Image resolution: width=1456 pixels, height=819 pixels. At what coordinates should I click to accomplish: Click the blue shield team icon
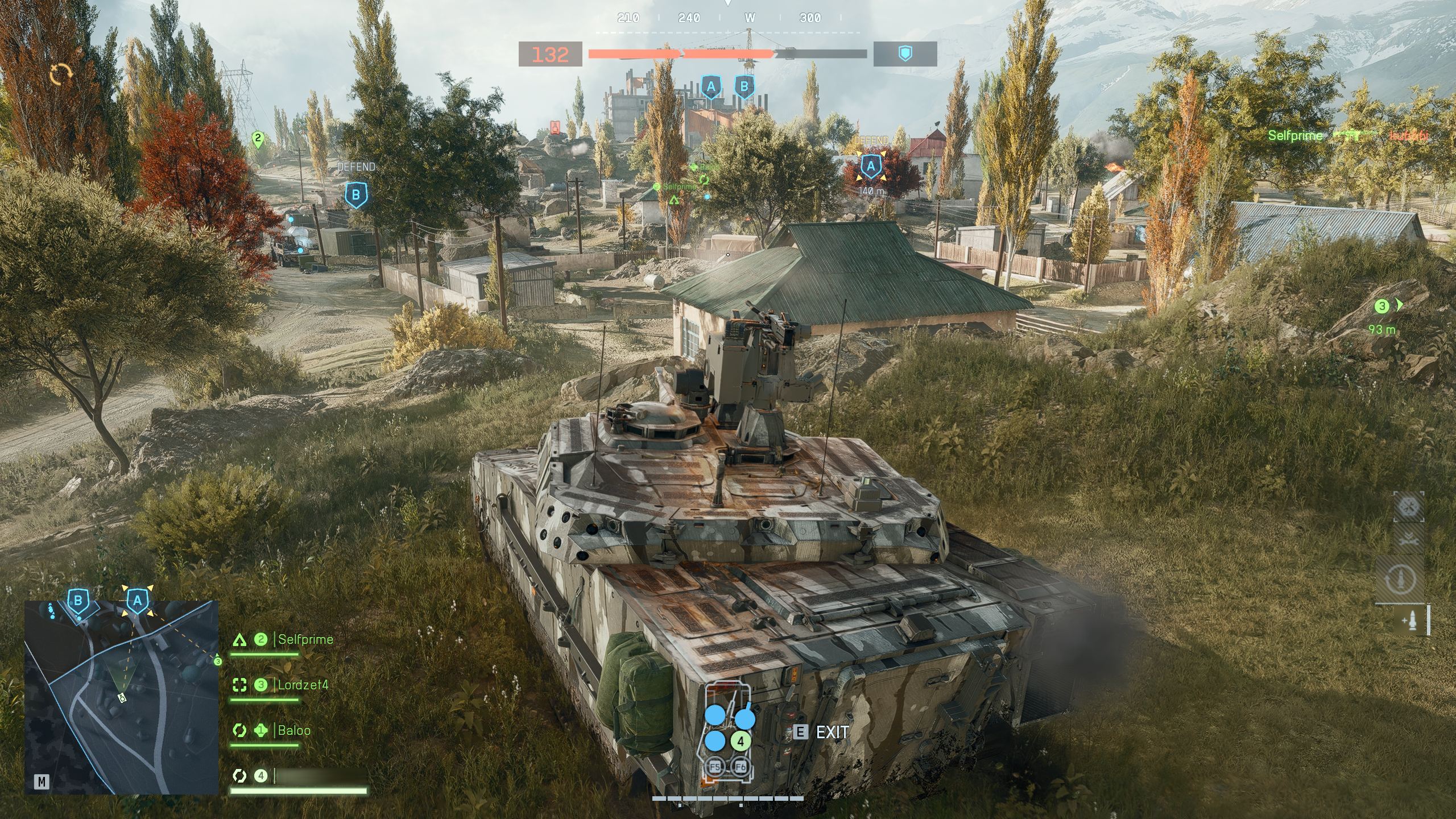click(905, 54)
